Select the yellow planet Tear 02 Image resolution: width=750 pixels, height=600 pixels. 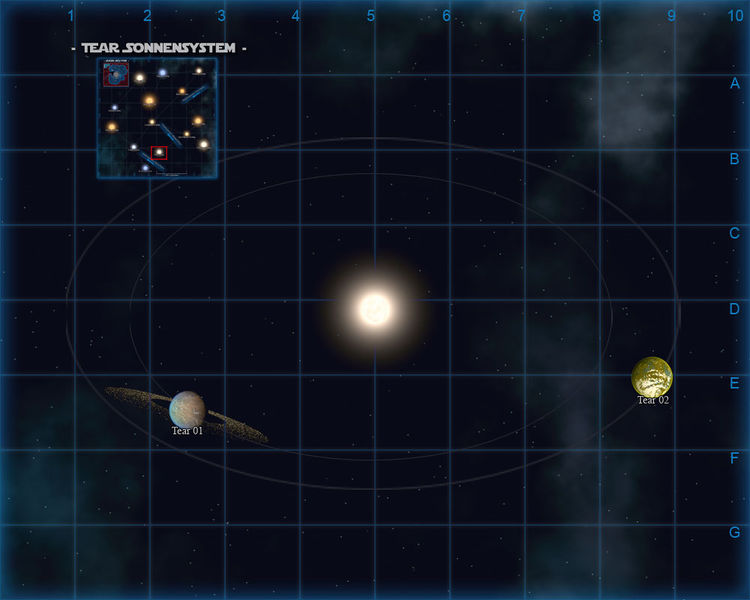[x=652, y=377]
